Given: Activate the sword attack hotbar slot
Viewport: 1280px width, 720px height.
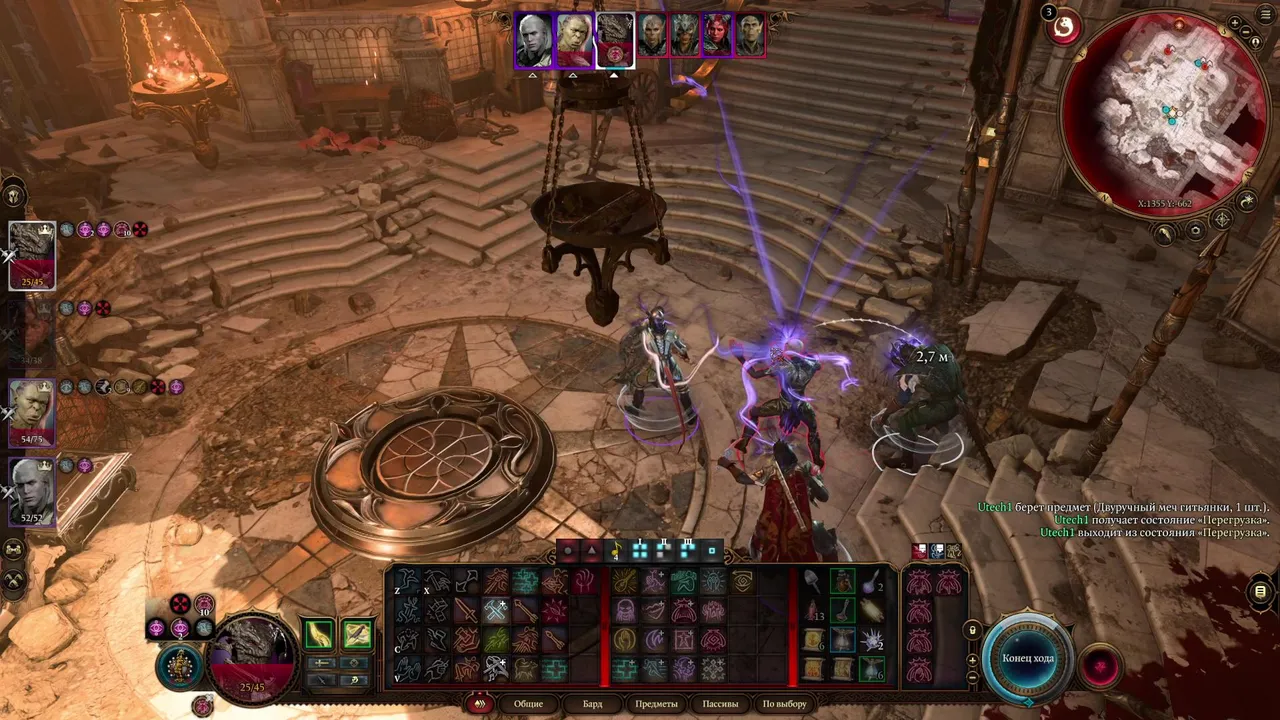Looking at the screenshot, I should click(x=467, y=609).
